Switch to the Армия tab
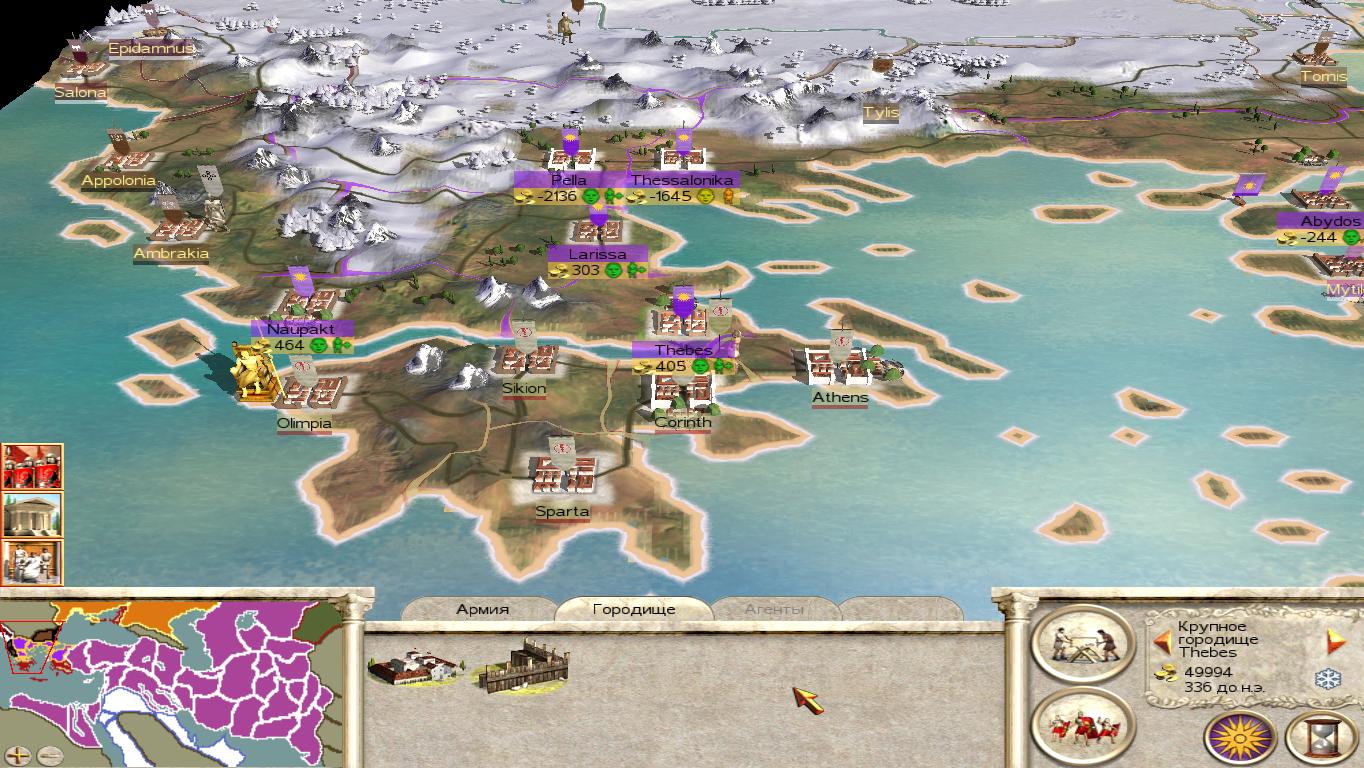This screenshot has height=768, width=1364. point(482,609)
